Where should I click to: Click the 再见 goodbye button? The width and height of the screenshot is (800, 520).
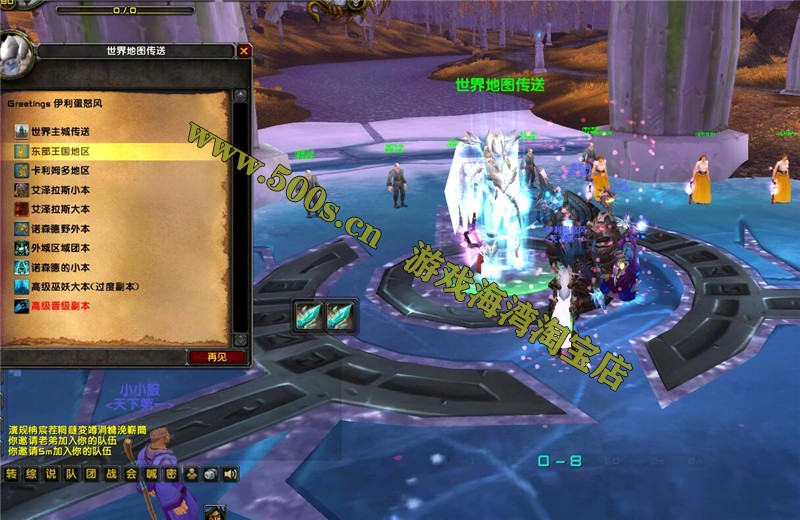point(216,357)
